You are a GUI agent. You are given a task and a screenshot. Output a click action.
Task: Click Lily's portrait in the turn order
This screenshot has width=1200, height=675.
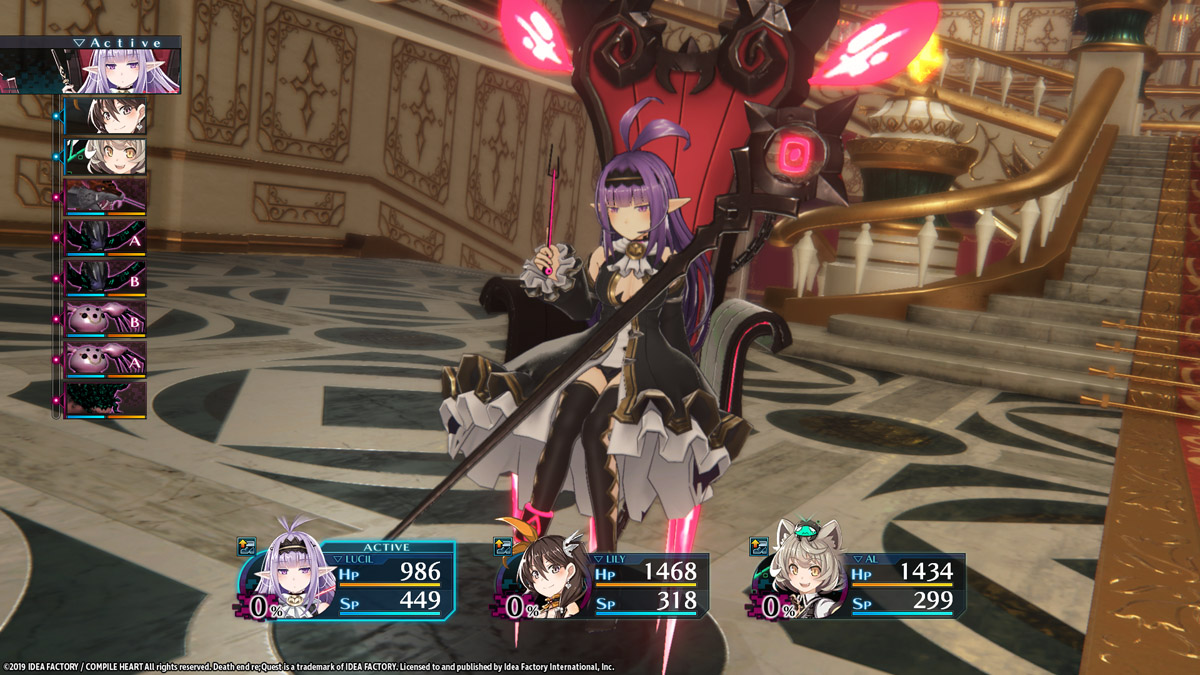tap(106, 116)
